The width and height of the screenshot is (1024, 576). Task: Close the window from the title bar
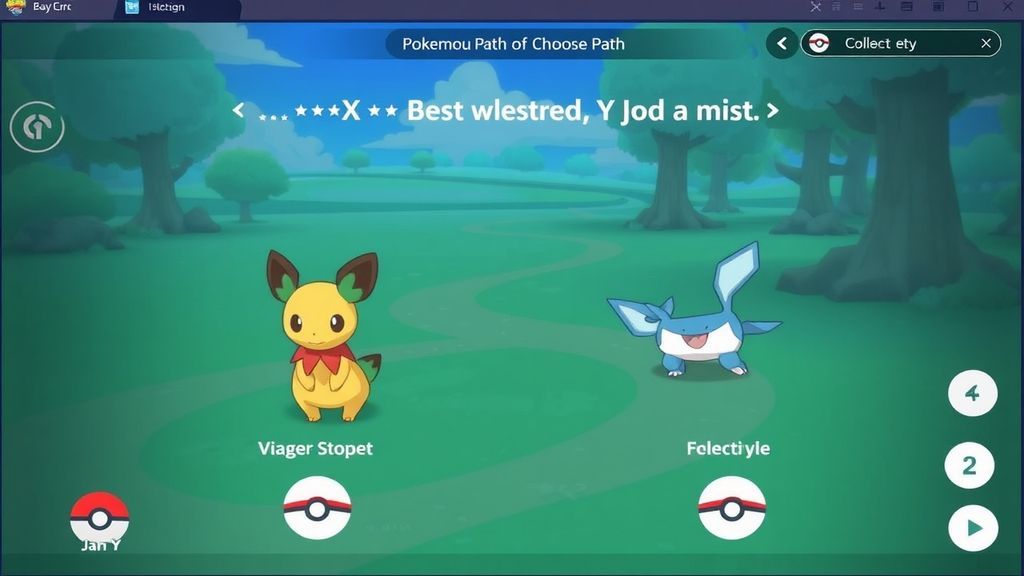(x=1008, y=7)
